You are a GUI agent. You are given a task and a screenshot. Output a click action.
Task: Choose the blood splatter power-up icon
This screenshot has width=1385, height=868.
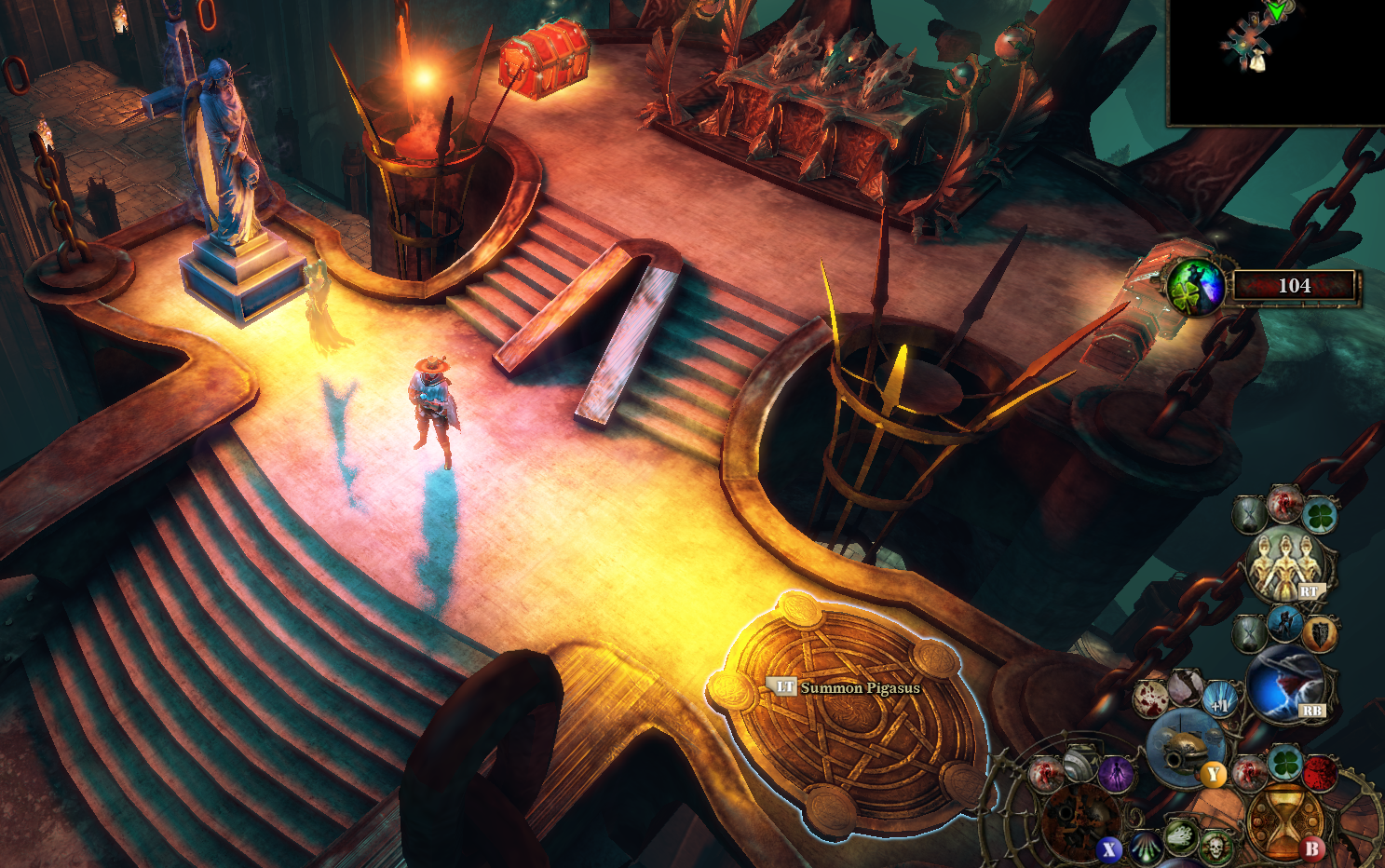click(x=1152, y=698)
